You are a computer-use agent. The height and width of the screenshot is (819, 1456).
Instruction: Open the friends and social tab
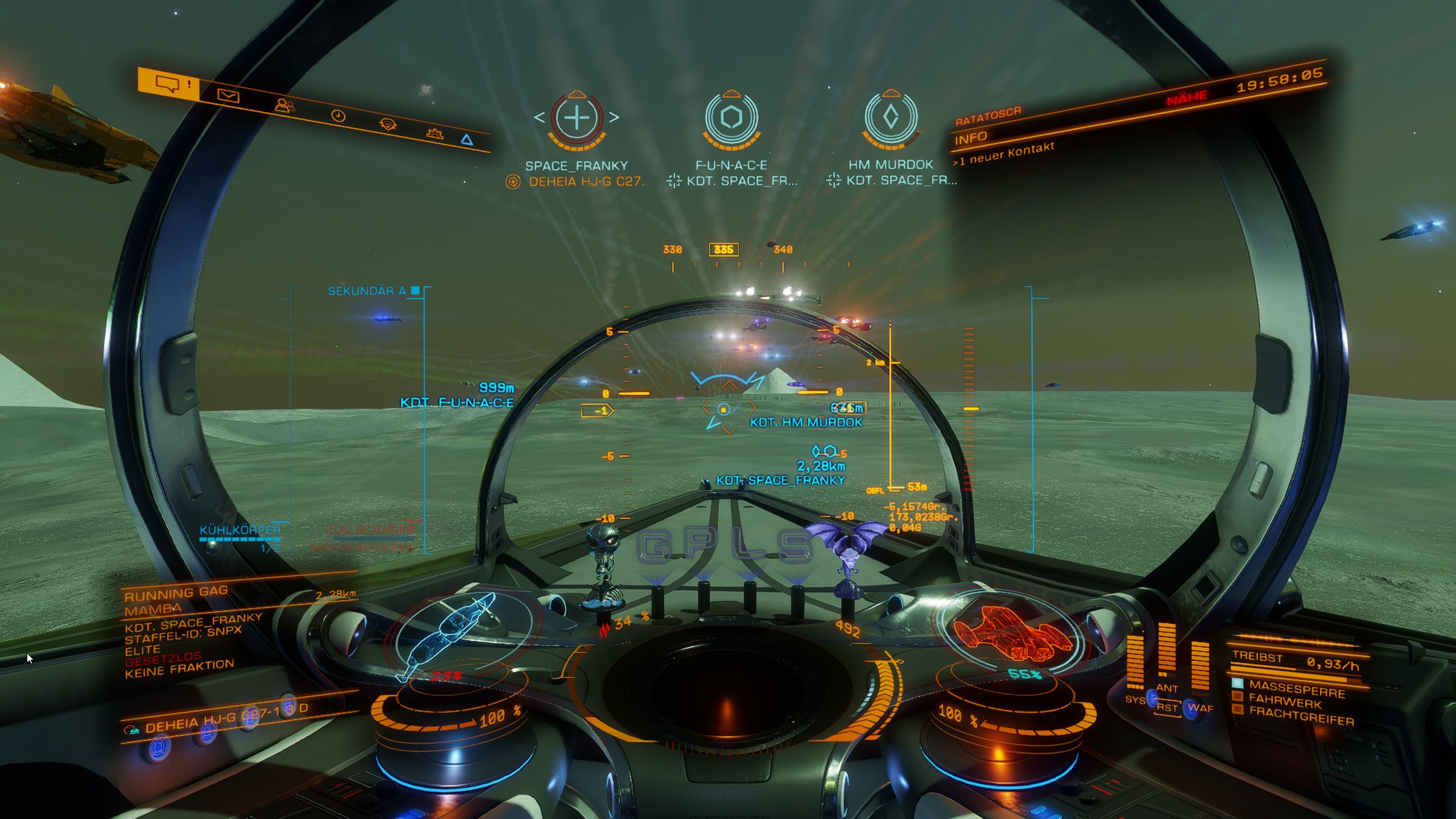[x=284, y=105]
